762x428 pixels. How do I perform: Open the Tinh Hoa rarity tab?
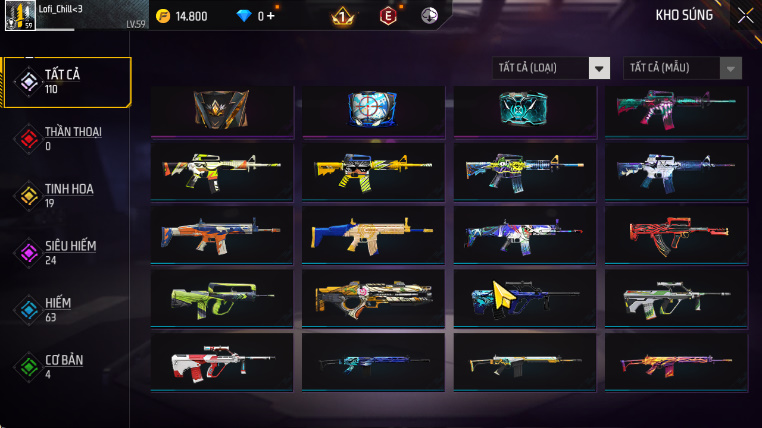pos(66,195)
